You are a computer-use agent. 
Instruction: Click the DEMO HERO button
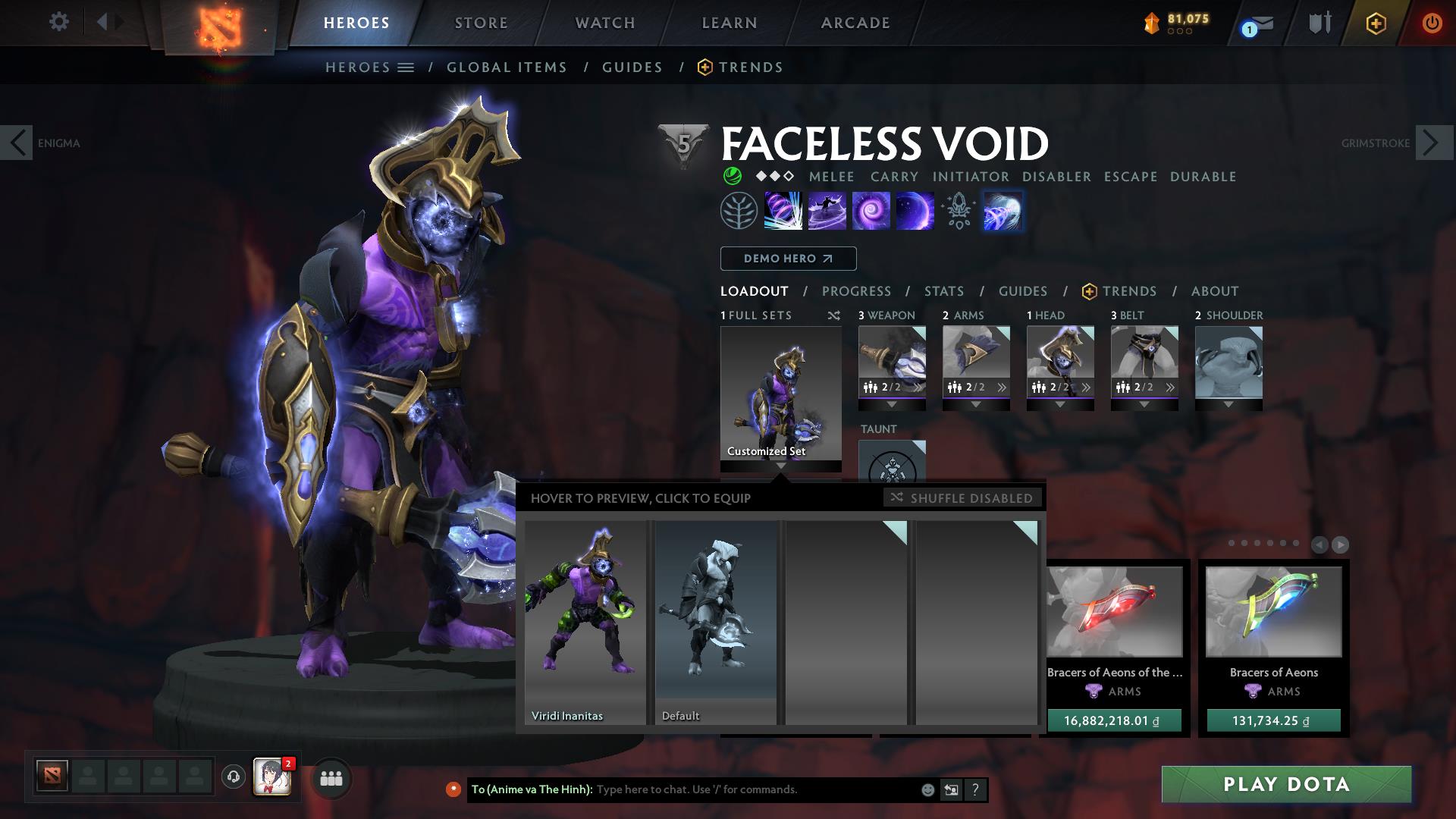[x=787, y=259]
